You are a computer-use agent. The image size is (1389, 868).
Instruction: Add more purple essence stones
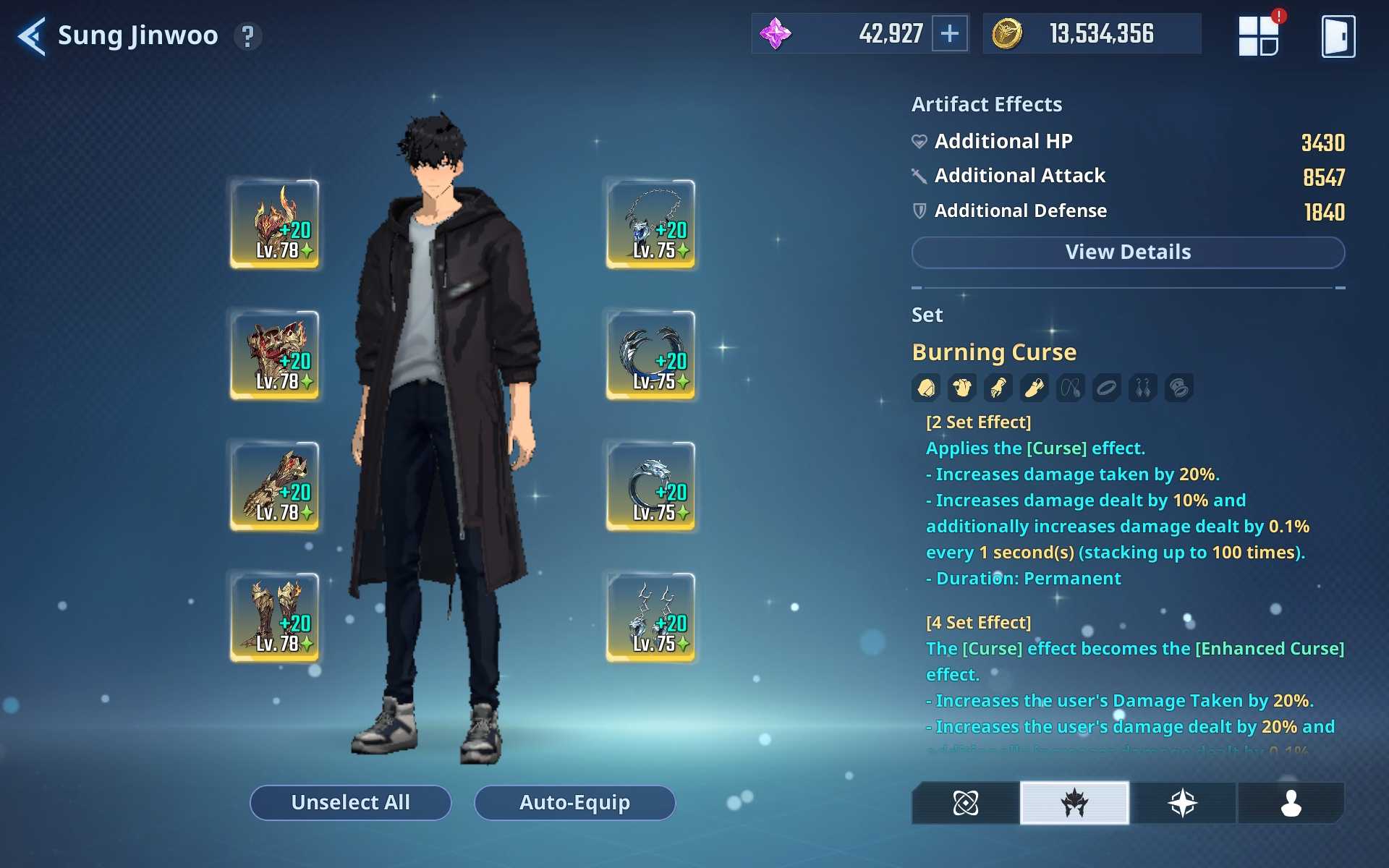[949, 34]
